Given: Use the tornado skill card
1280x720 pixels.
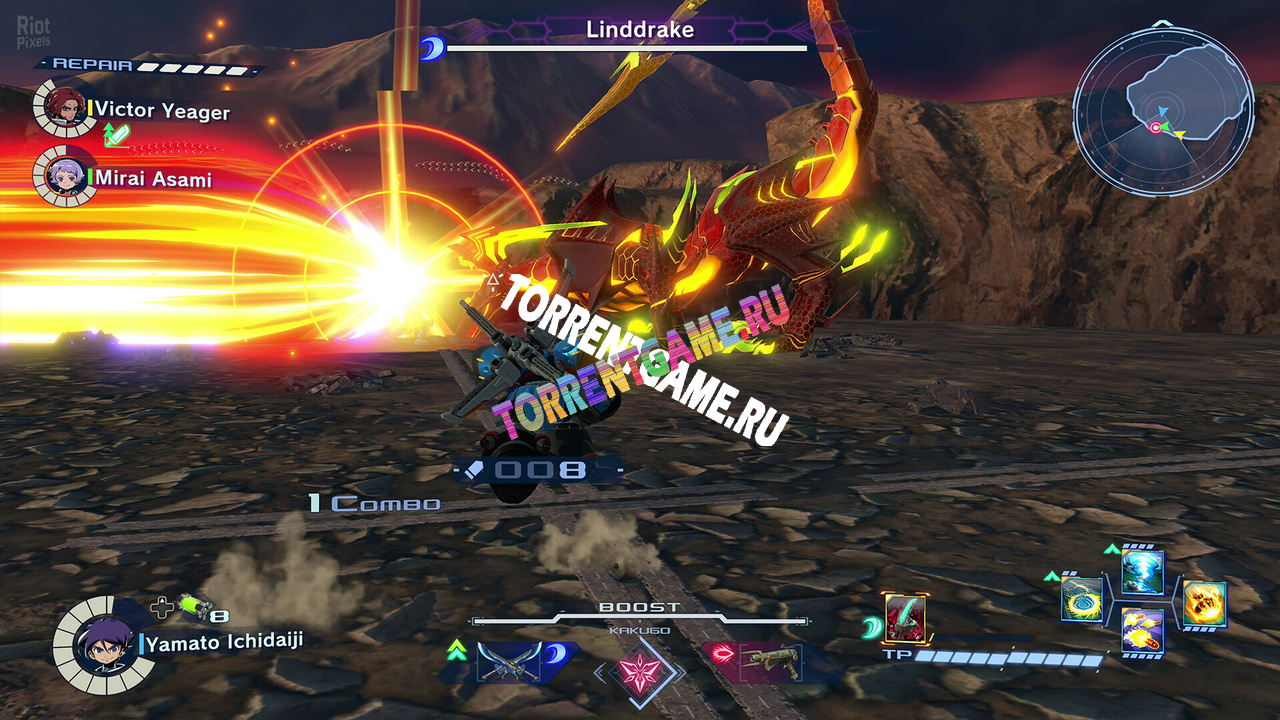Looking at the screenshot, I should 1142,572.
